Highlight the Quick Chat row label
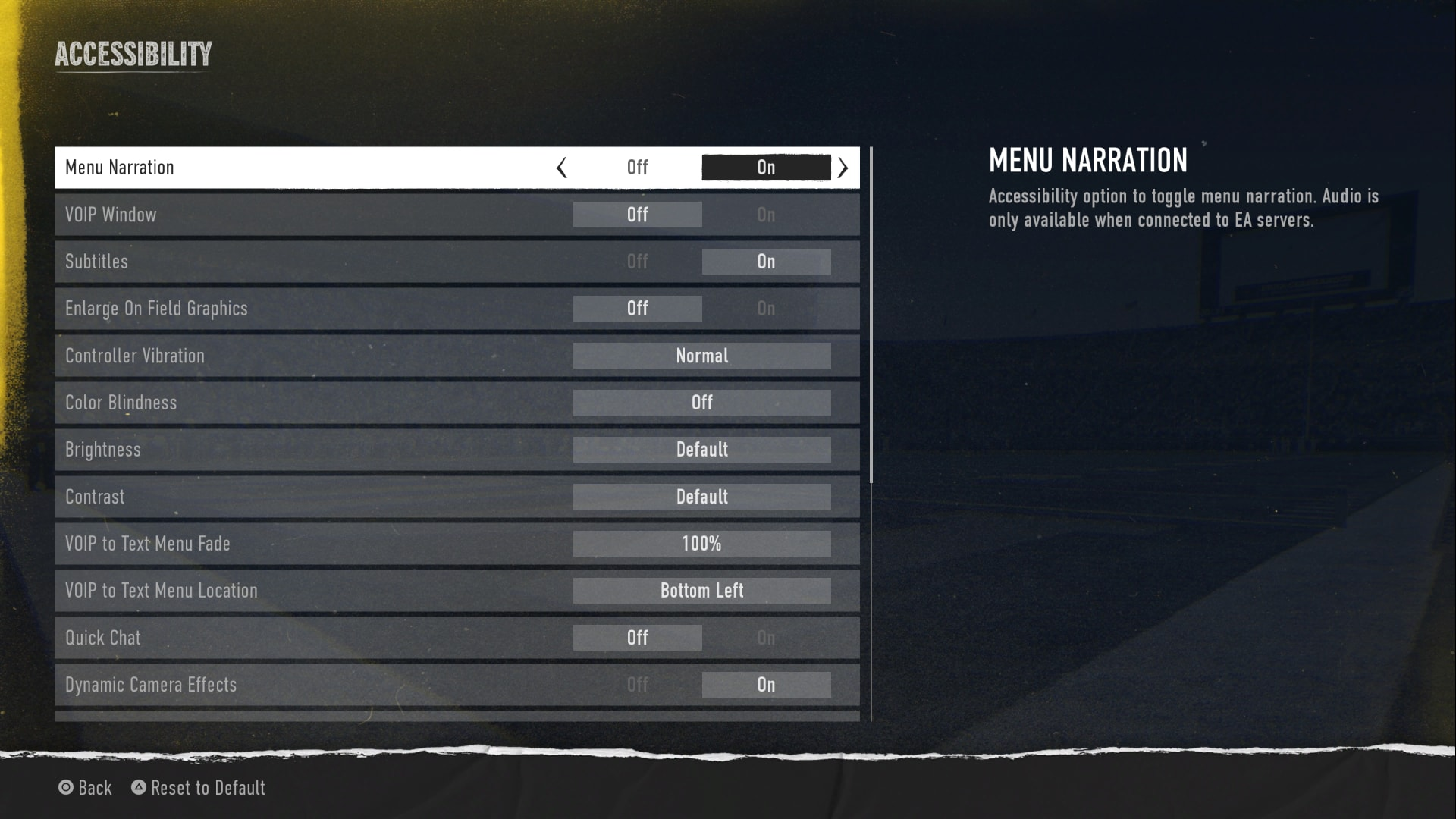The image size is (1456, 819). point(103,638)
